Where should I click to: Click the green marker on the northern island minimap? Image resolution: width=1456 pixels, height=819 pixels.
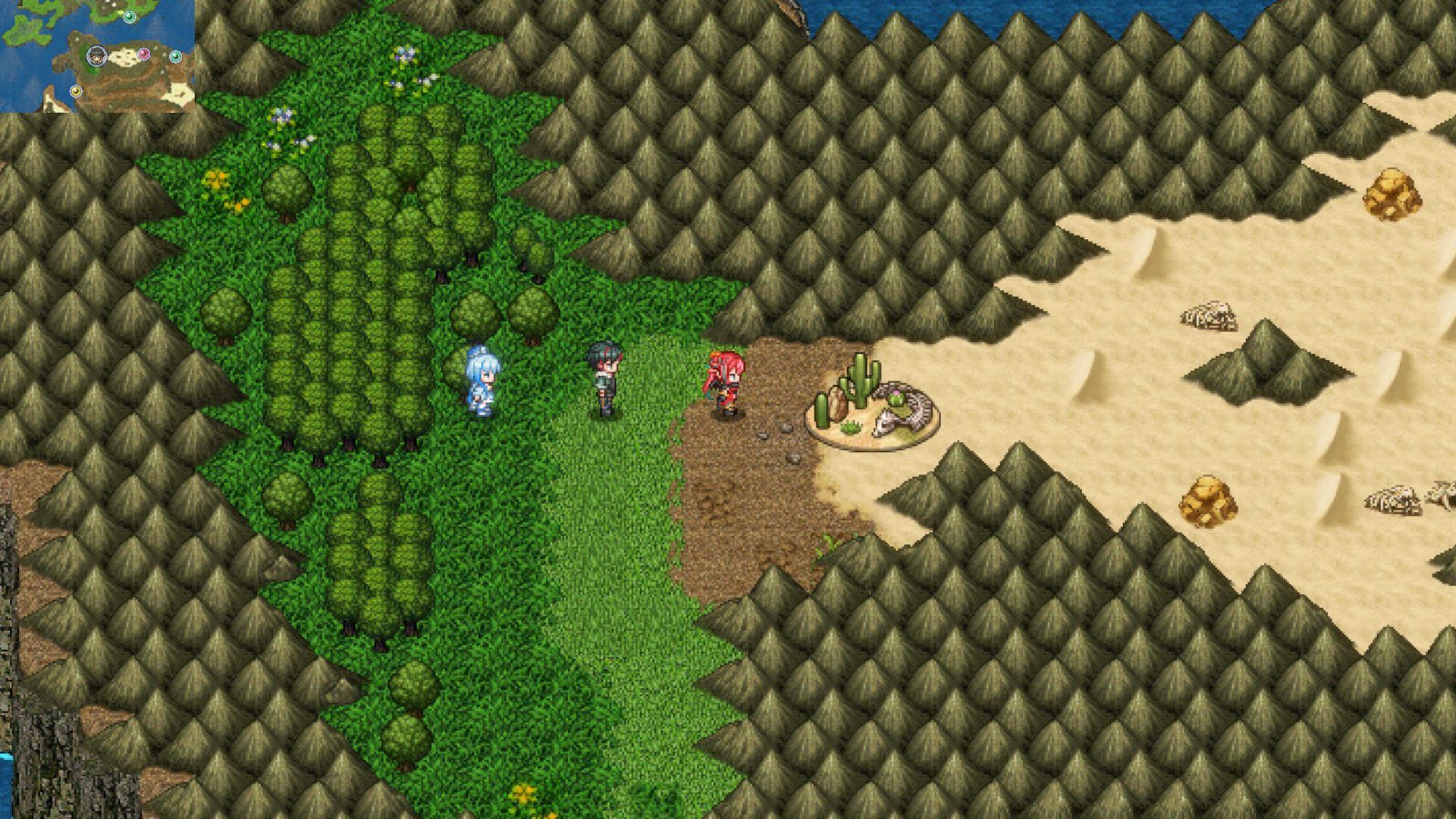pyautogui.click(x=130, y=17)
